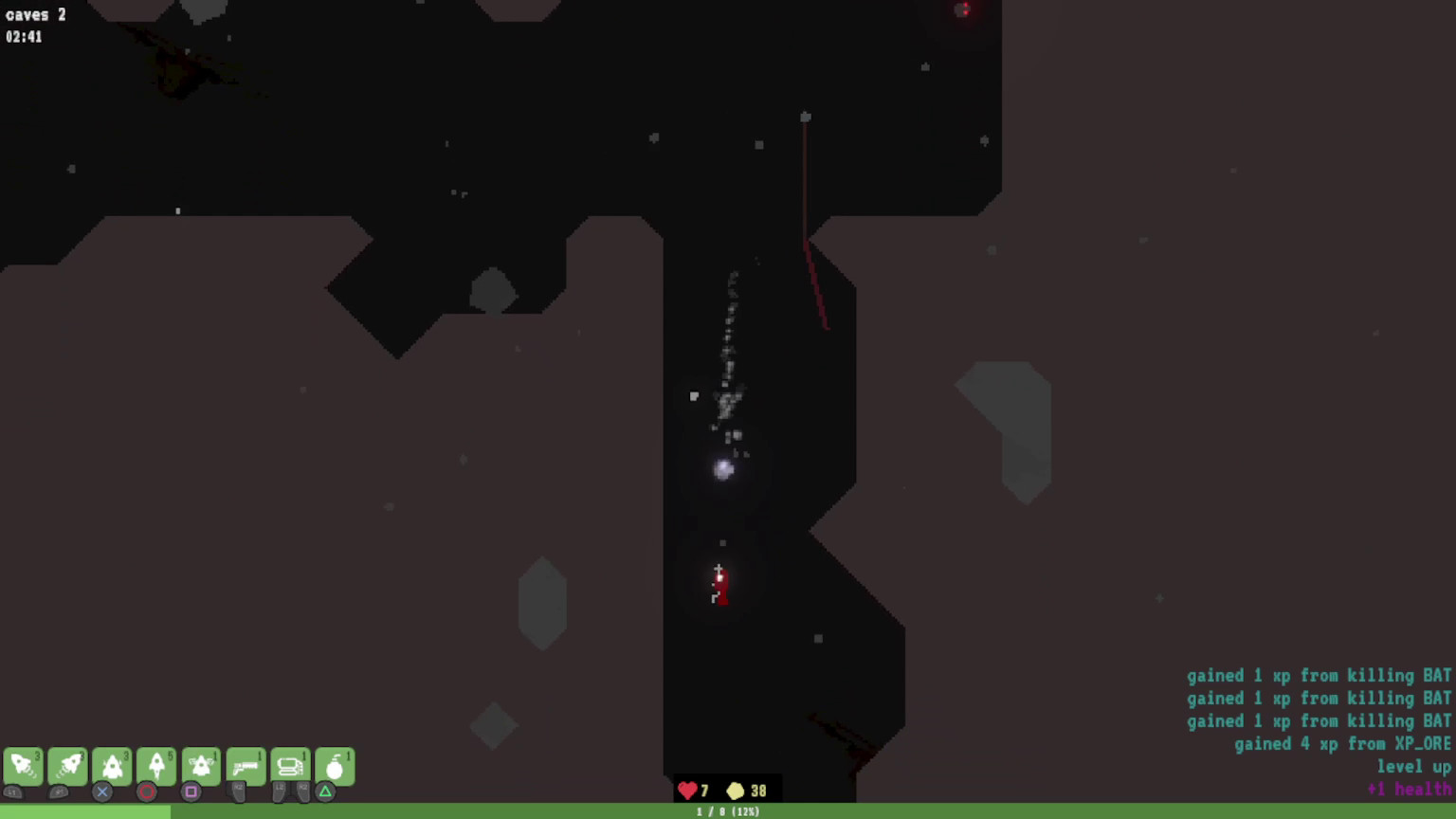The image size is (1456, 819).
Task: Click the purple Square button prompt
Action: [190, 792]
